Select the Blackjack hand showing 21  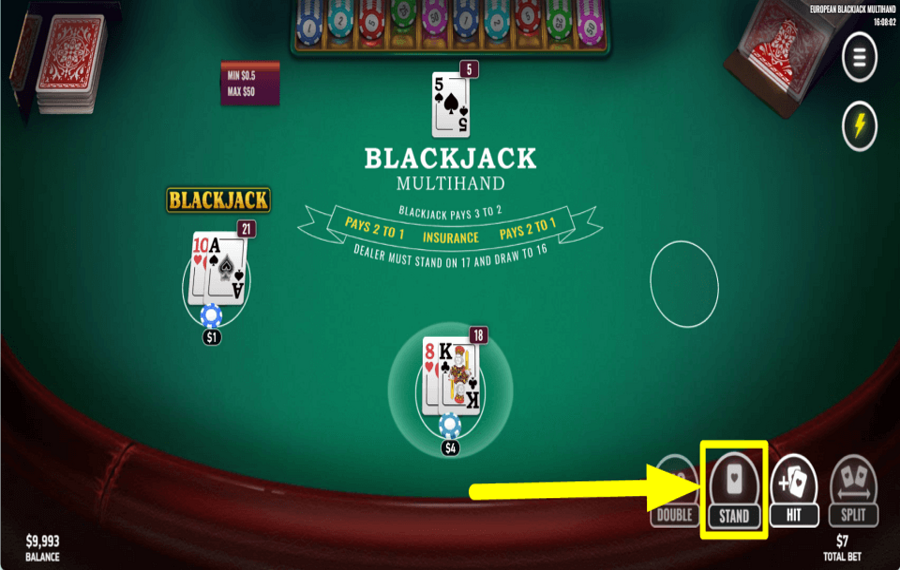point(217,269)
